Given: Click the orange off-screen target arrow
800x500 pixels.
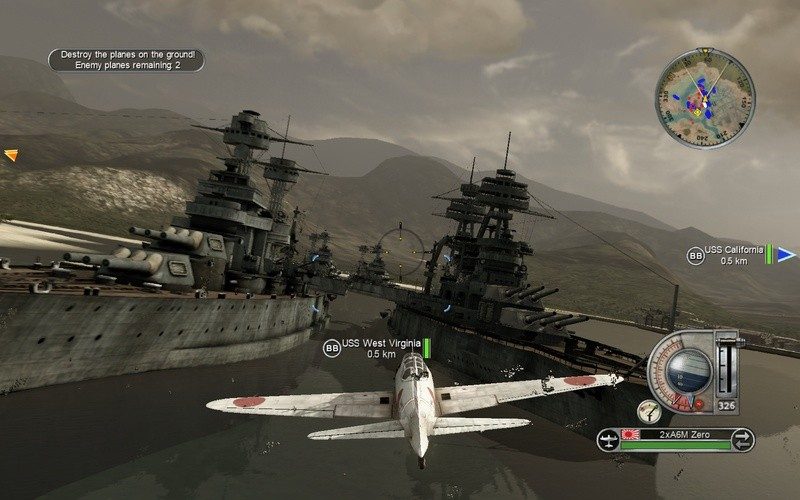Looking at the screenshot, I should pyautogui.click(x=11, y=155).
